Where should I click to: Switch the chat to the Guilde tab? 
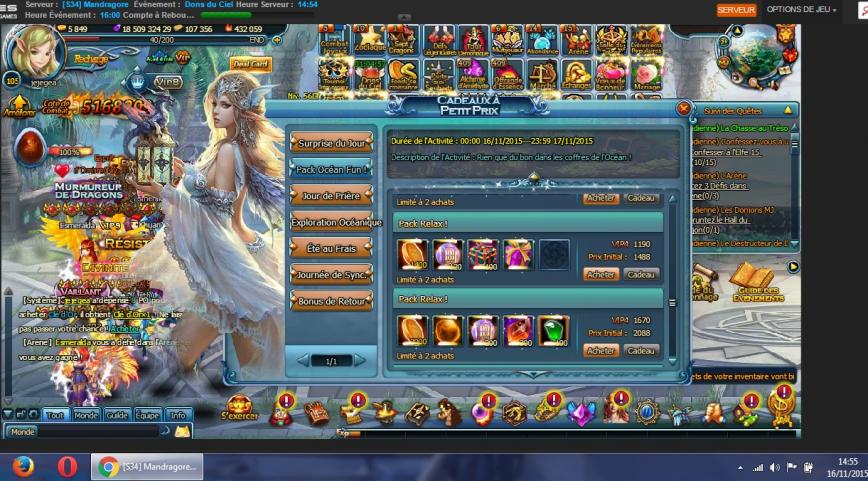[x=117, y=415]
